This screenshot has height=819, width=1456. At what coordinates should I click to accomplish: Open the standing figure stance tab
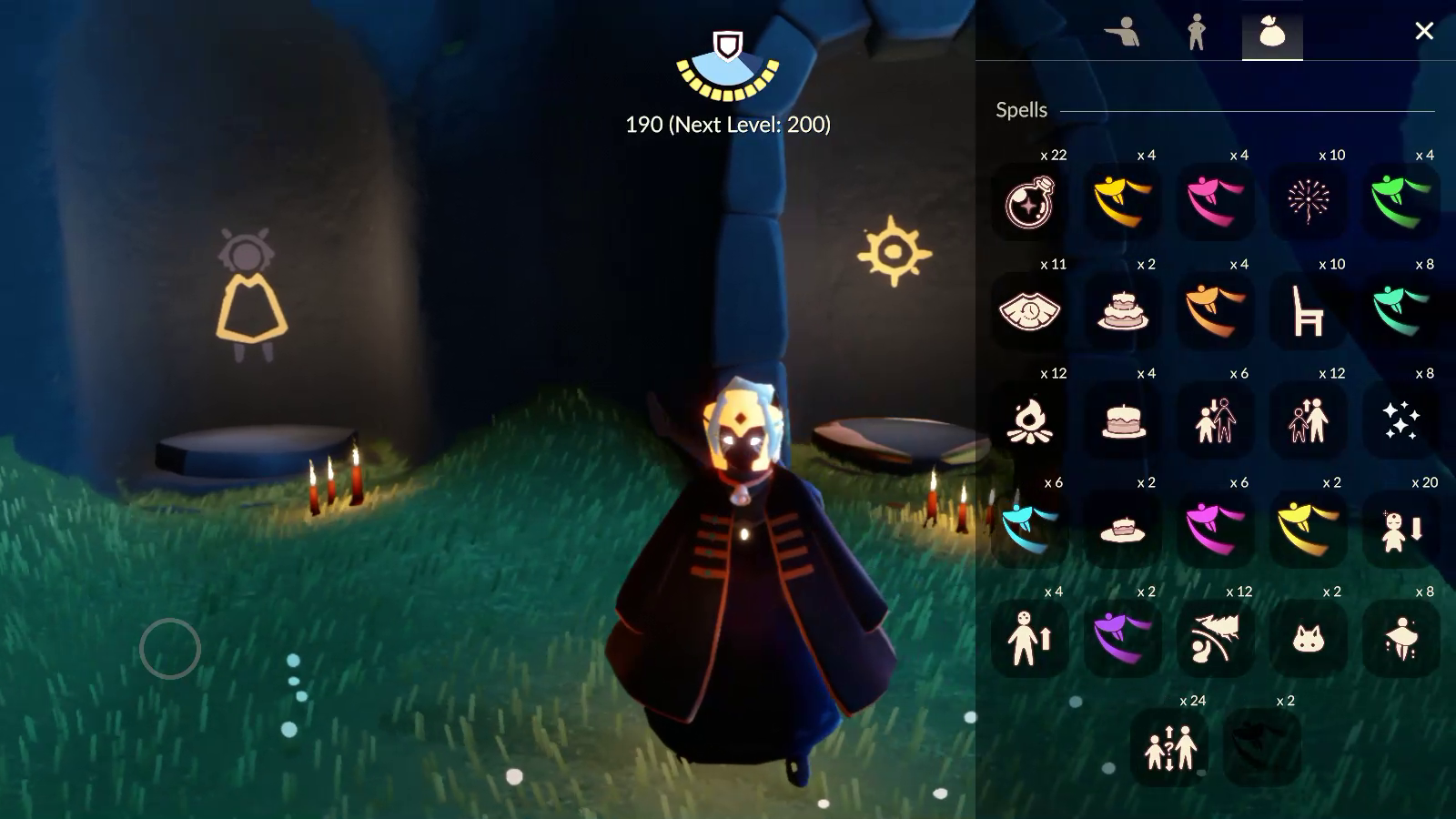tap(1197, 32)
